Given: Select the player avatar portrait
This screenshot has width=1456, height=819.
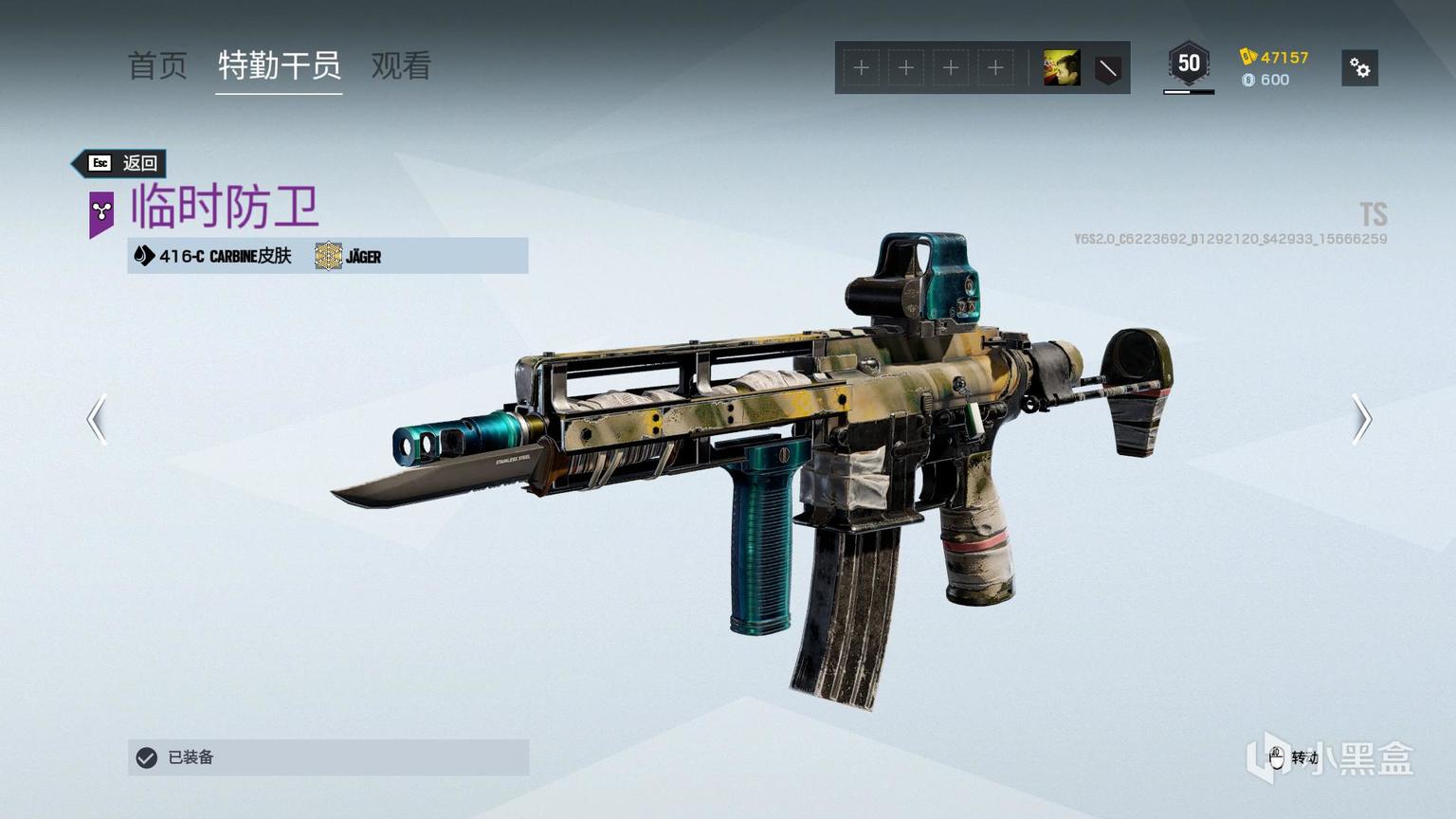Looking at the screenshot, I should point(1062,68).
